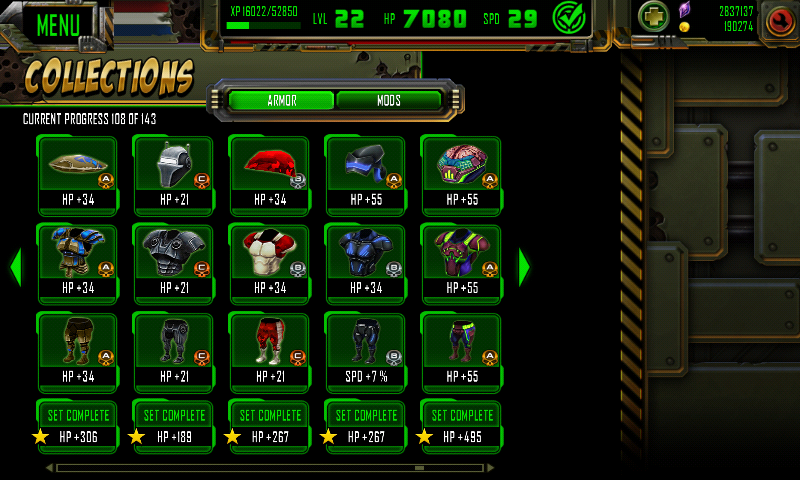Click the red wrench button
800x480 pixels.
click(778, 21)
